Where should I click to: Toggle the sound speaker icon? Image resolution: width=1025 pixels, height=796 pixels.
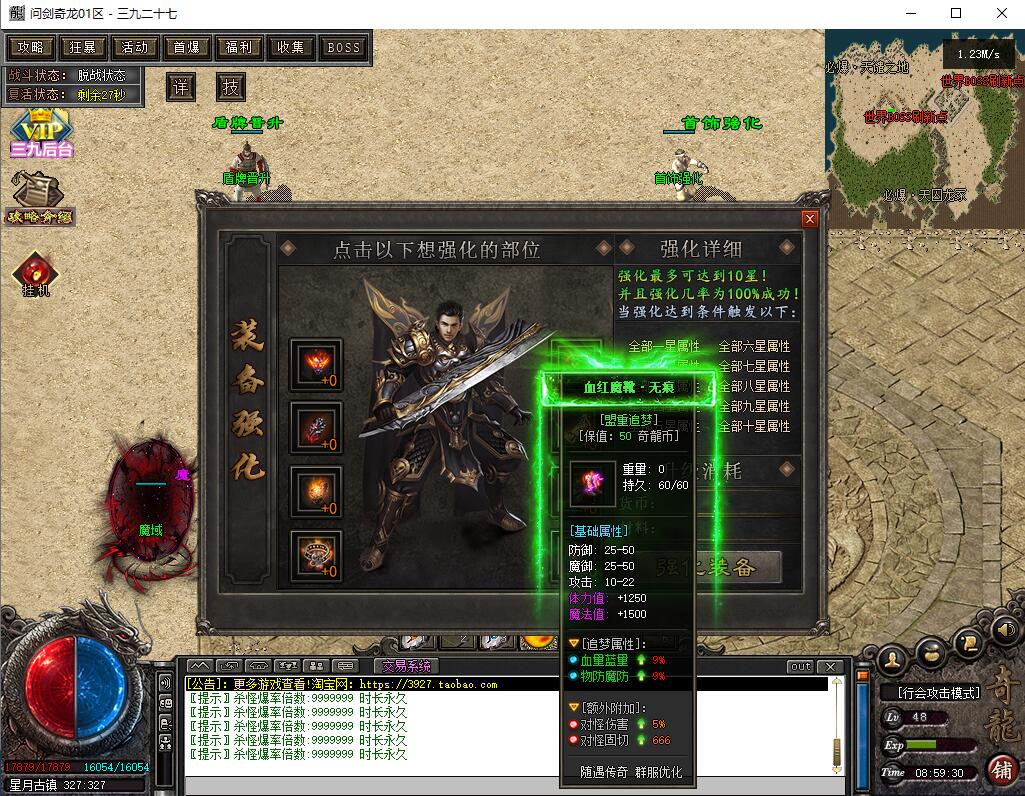click(1004, 629)
